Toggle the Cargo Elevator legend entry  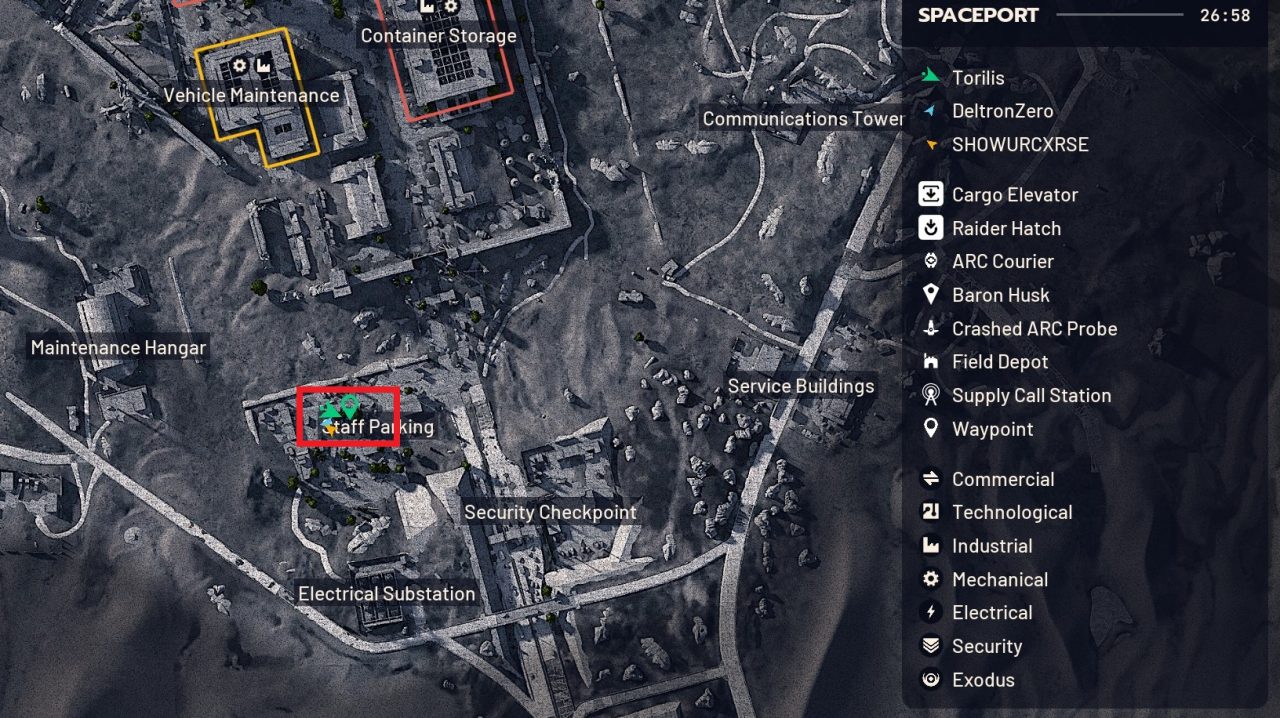click(x=1014, y=195)
